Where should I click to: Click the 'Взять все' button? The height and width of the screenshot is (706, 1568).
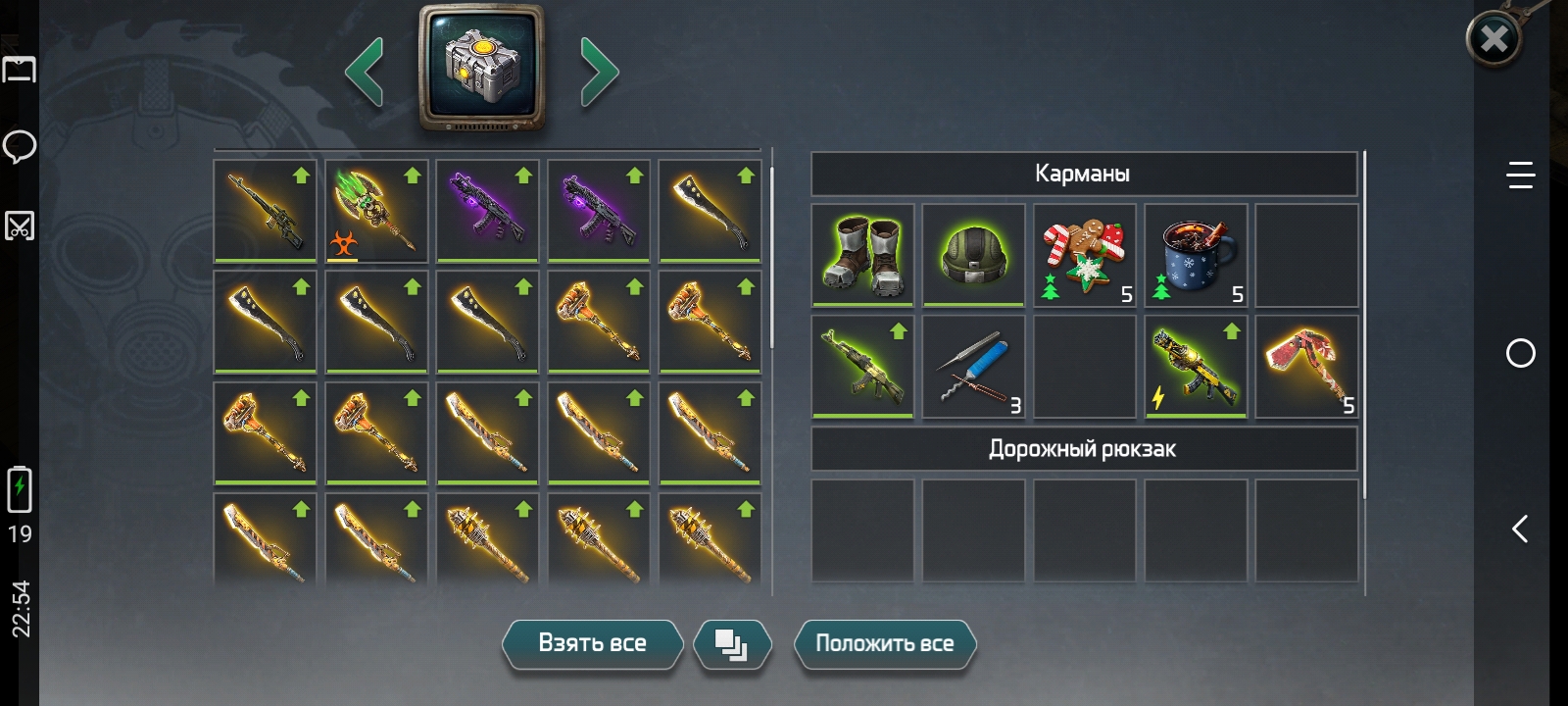pyautogui.click(x=592, y=644)
